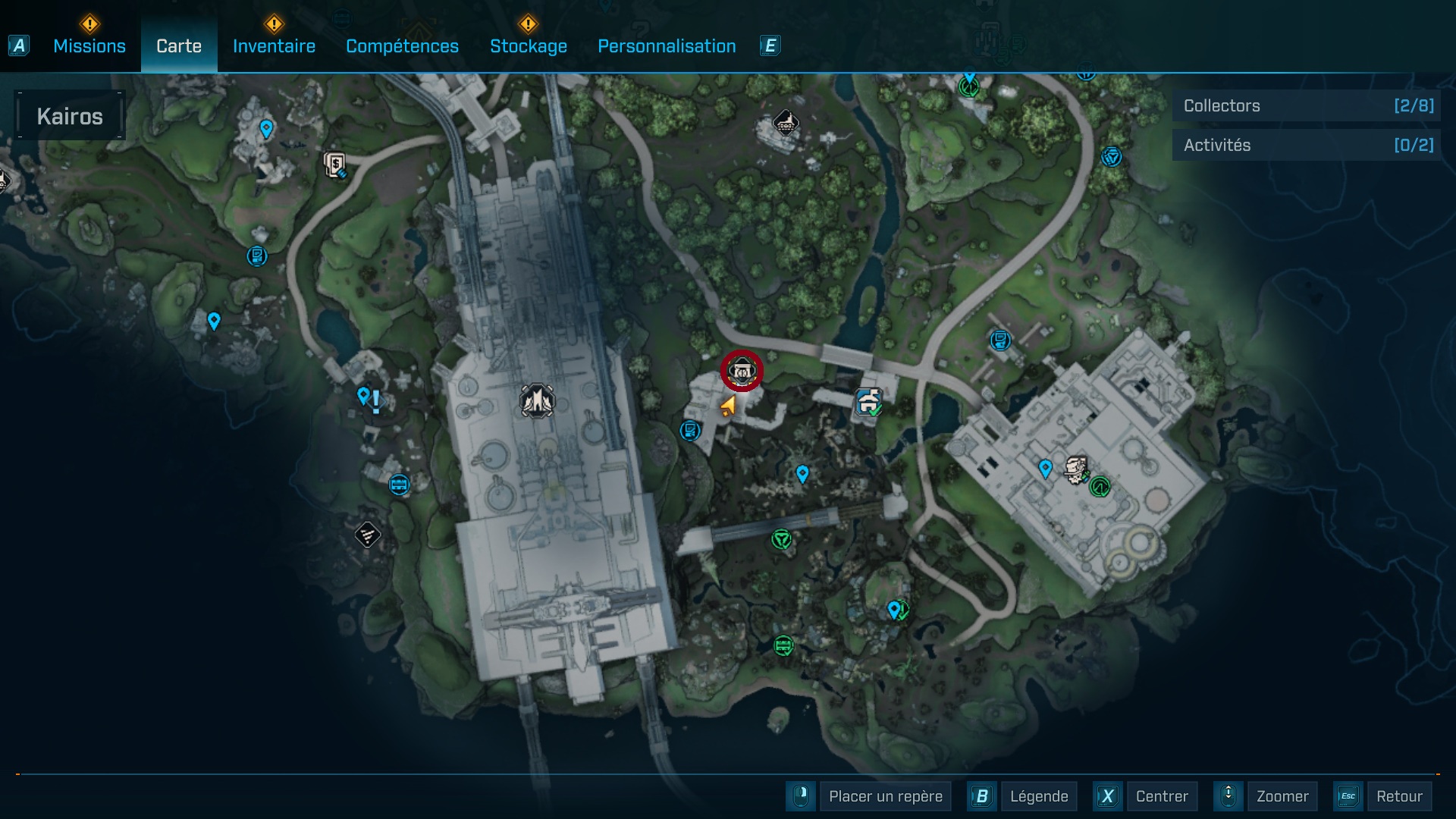1456x819 pixels.
Task: Go to the Compétences tab
Action: [x=402, y=46]
